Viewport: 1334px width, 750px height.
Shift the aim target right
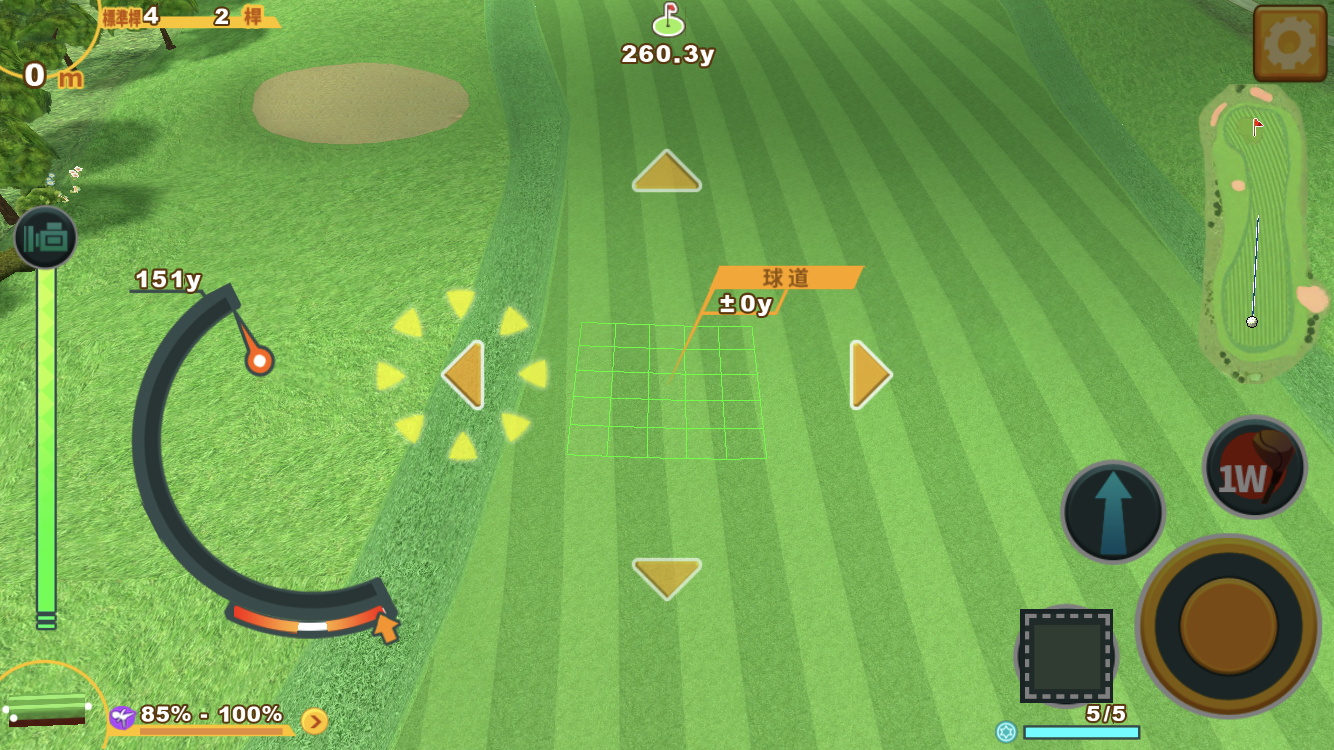pos(869,375)
